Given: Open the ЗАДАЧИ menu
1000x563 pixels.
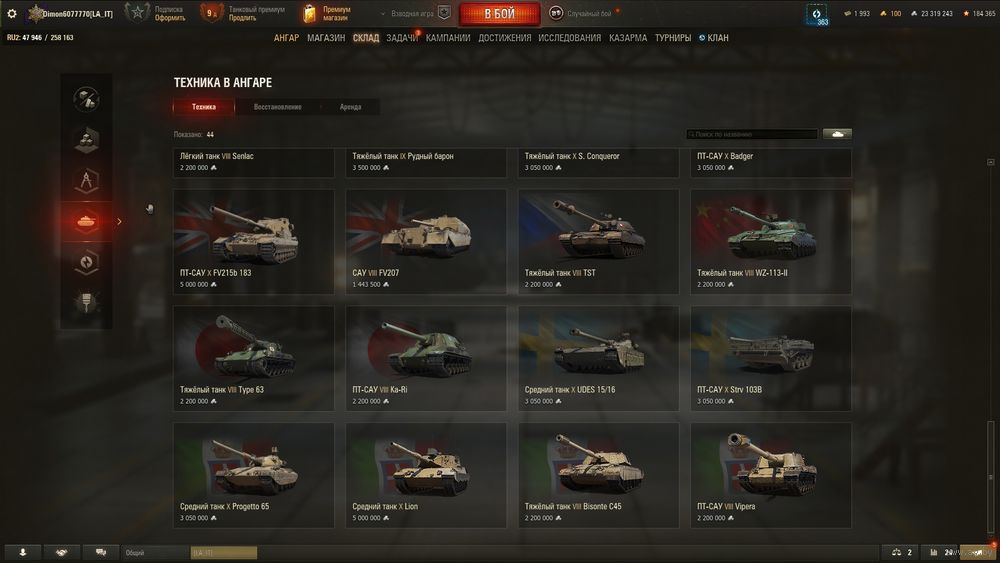Looking at the screenshot, I should [402, 38].
